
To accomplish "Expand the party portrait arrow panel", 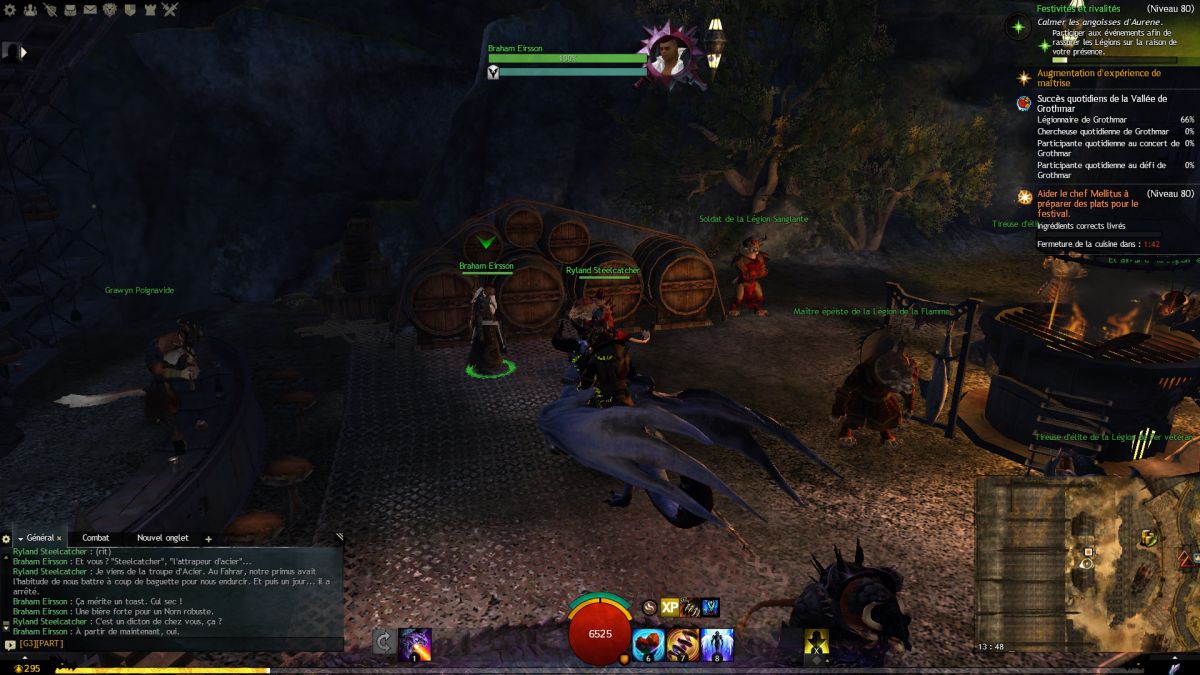I will 22,52.
